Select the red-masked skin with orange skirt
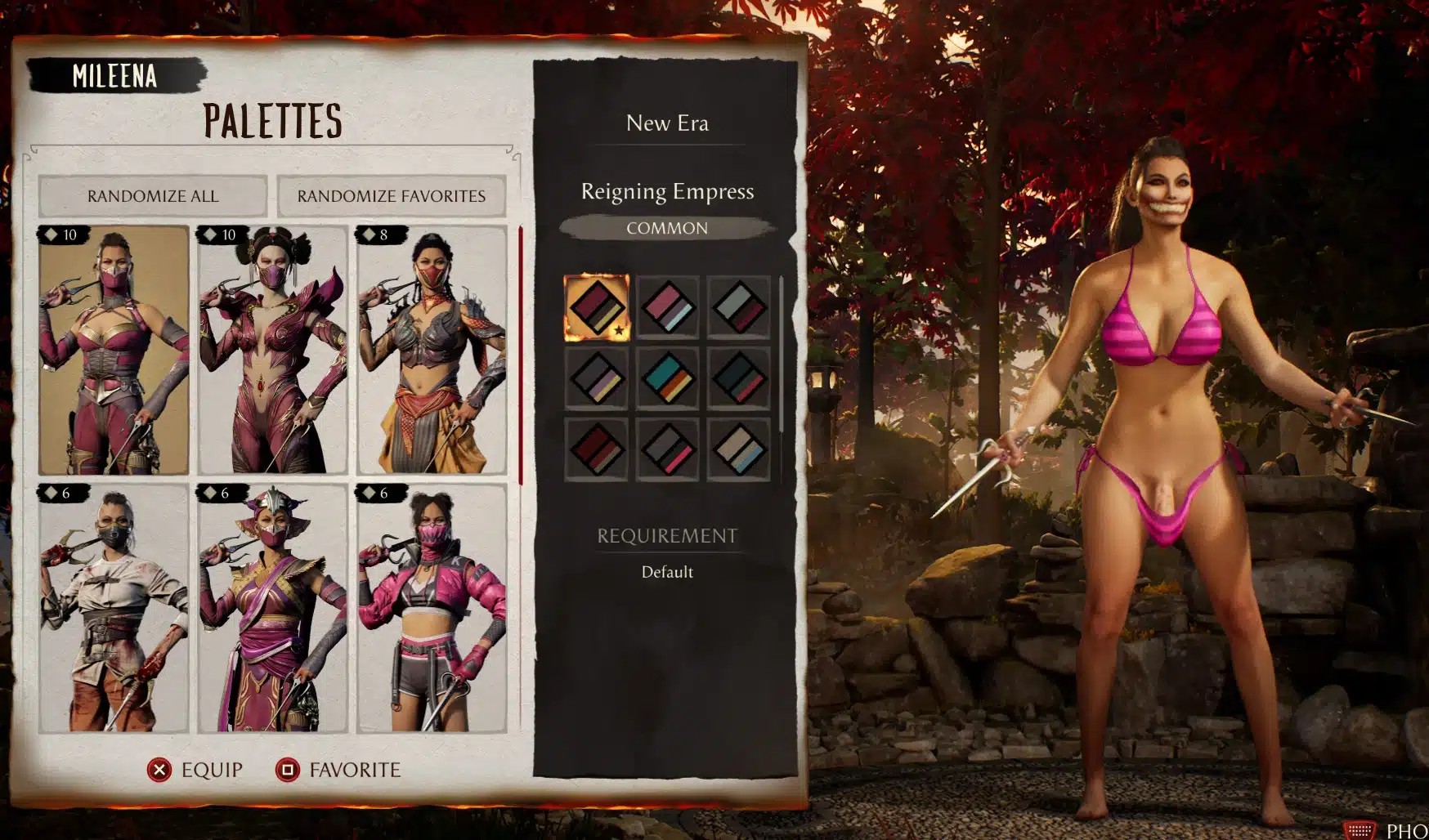 [x=431, y=351]
